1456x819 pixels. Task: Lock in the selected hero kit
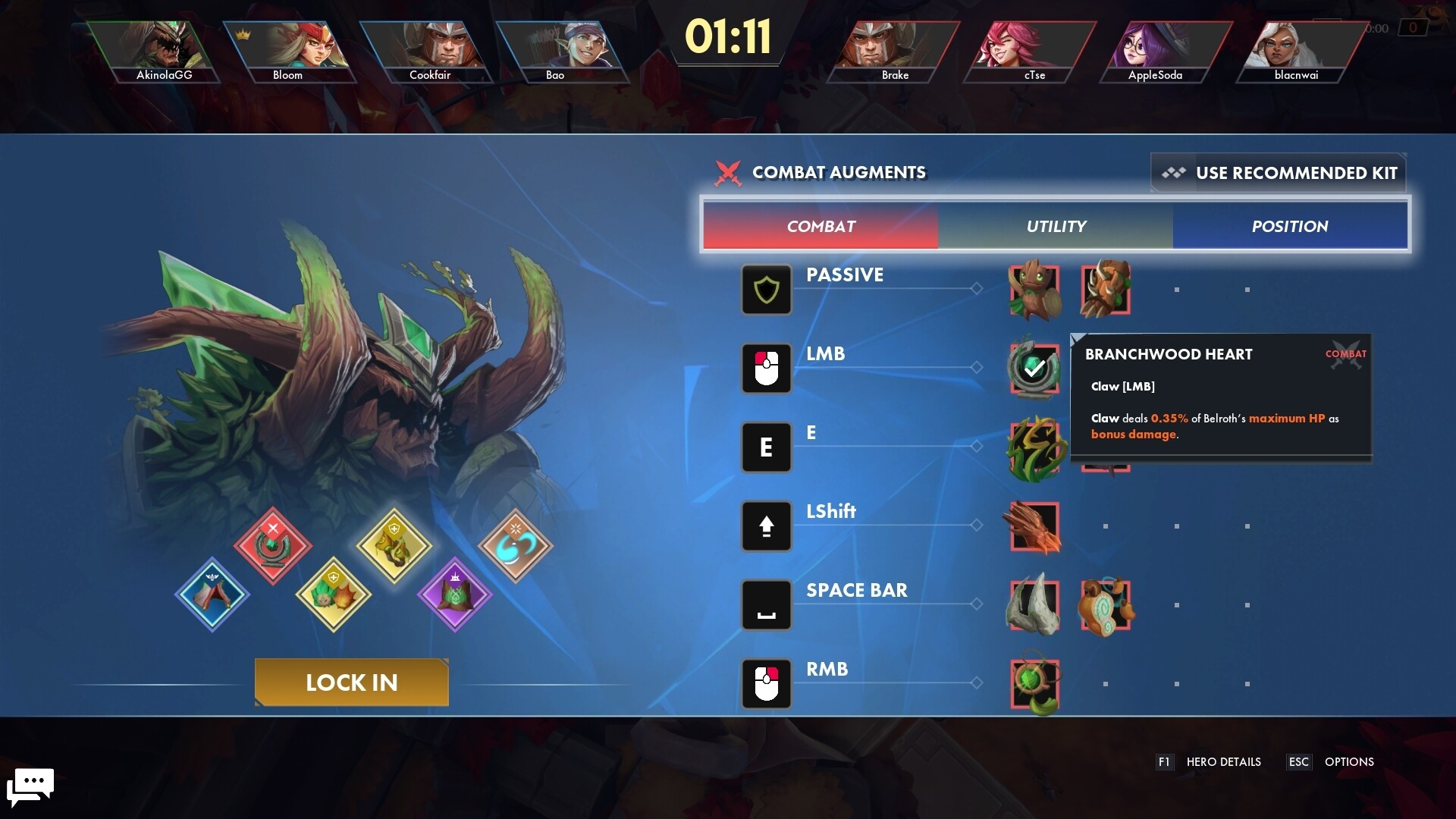(x=351, y=682)
